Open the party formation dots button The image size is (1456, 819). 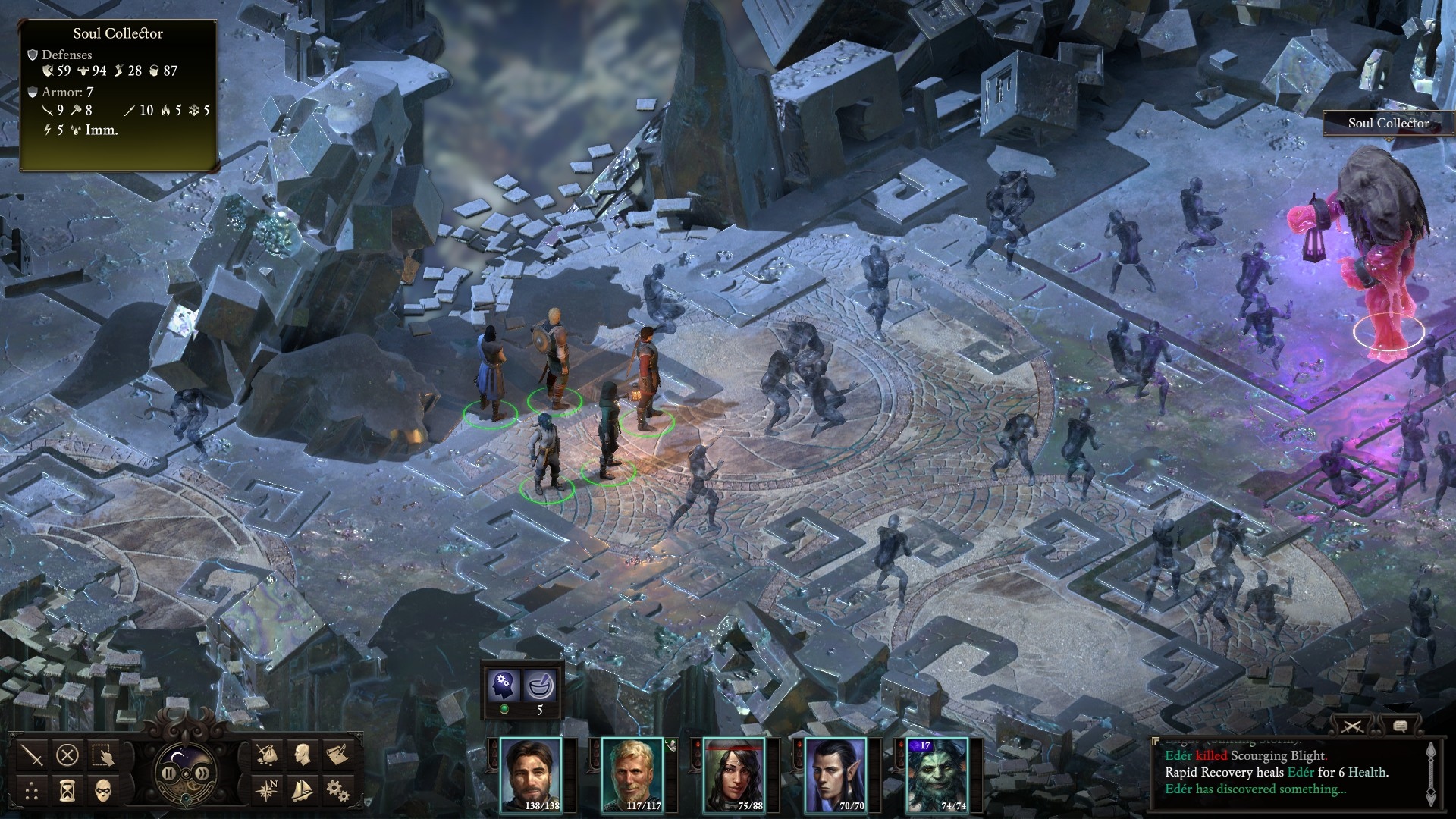coord(32,792)
